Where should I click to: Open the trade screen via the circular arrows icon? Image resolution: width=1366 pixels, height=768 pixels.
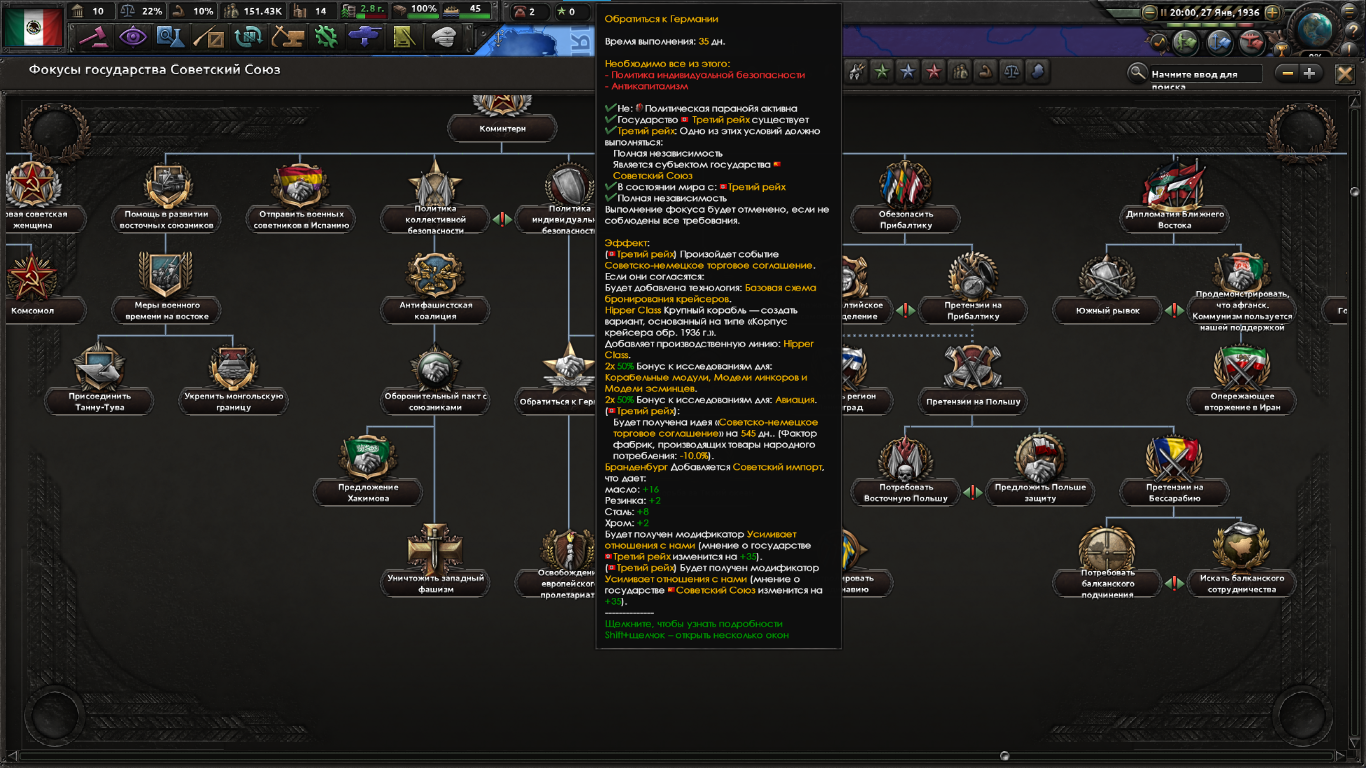pyautogui.click(x=248, y=37)
